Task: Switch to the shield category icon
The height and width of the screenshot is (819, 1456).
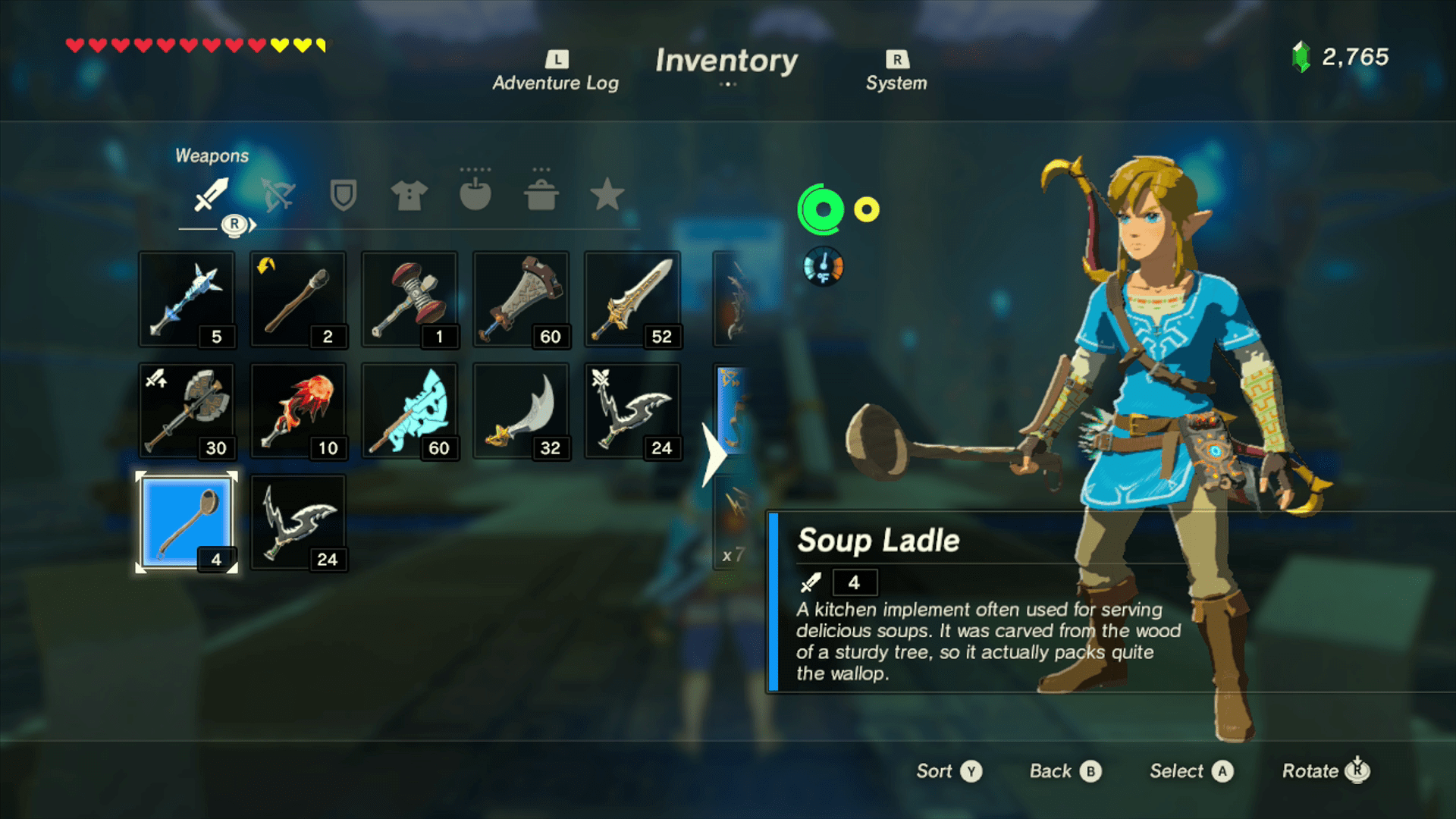Action: 344,196
